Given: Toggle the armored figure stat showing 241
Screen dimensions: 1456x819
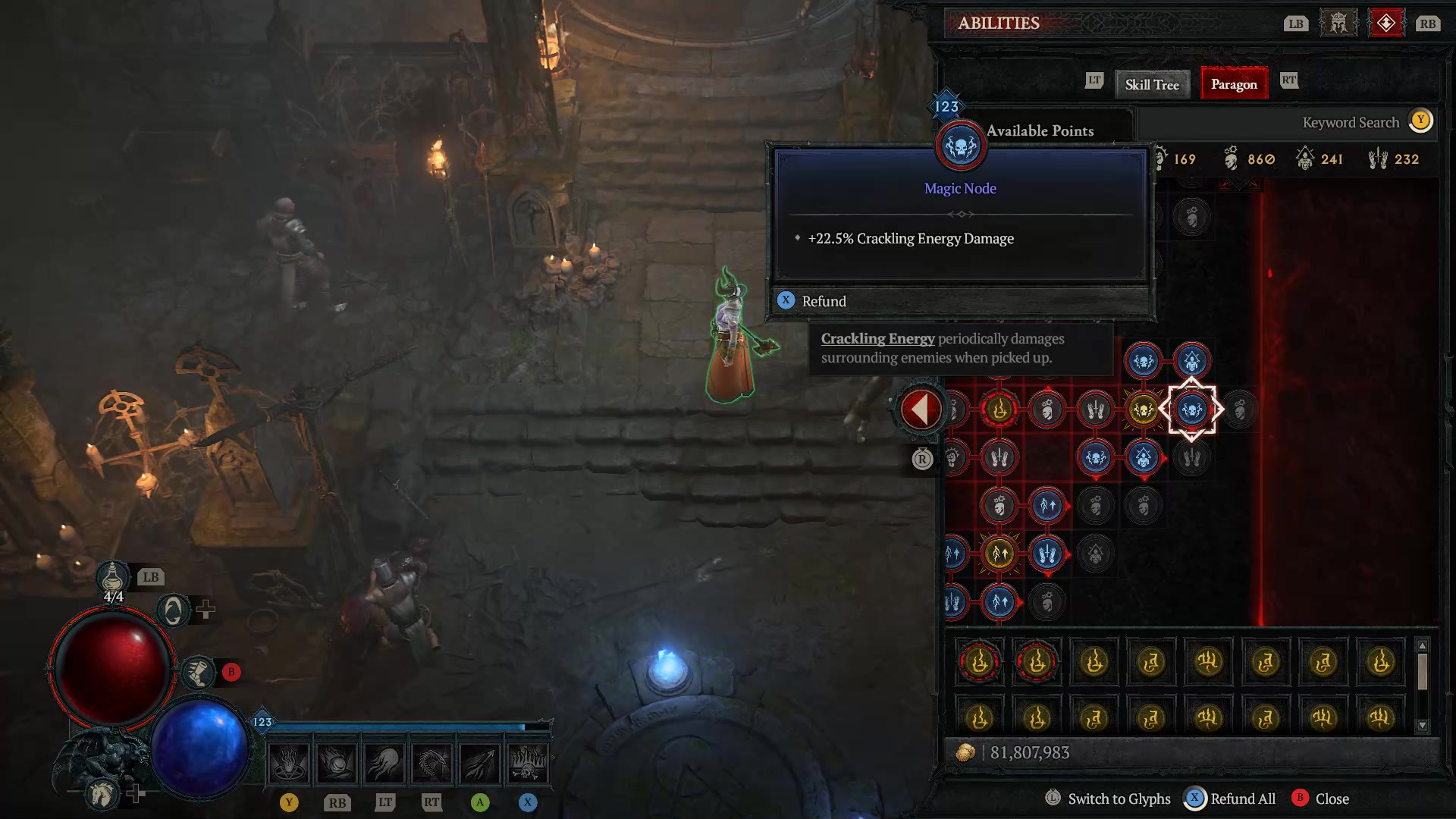Looking at the screenshot, I should click(x=1304, y=158).
